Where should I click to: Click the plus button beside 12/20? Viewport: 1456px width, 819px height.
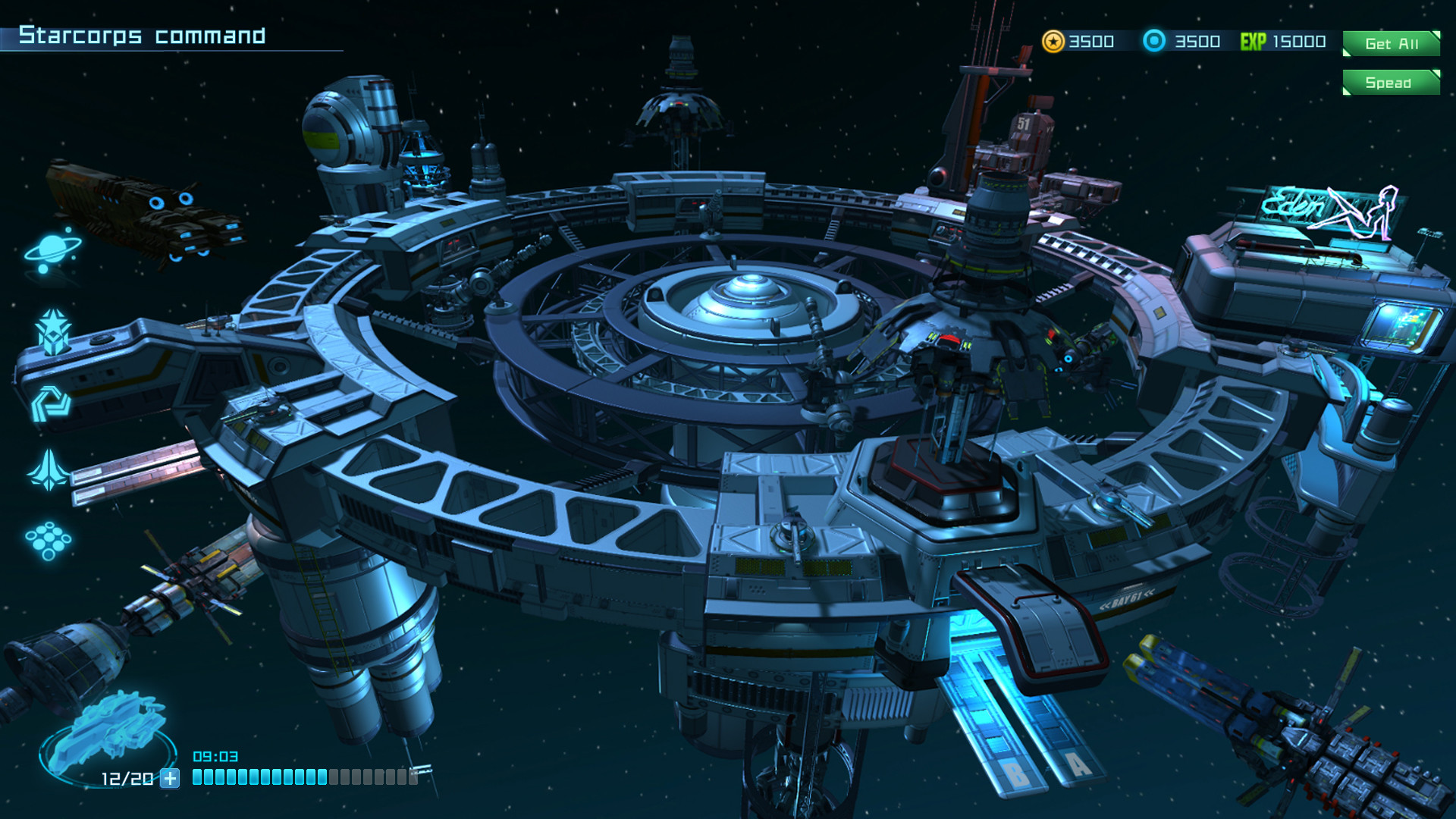tap(171, 777)
